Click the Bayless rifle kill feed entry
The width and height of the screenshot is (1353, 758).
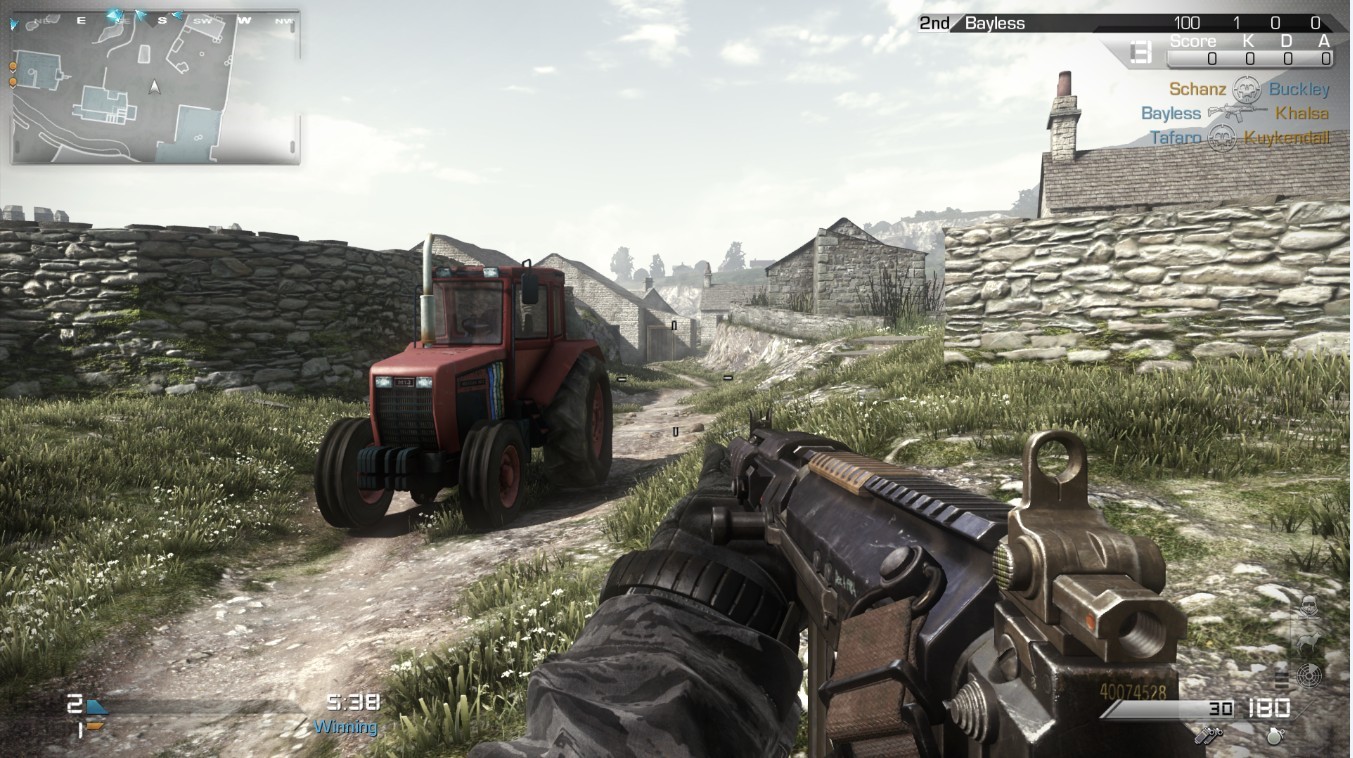pos(1235,113)
